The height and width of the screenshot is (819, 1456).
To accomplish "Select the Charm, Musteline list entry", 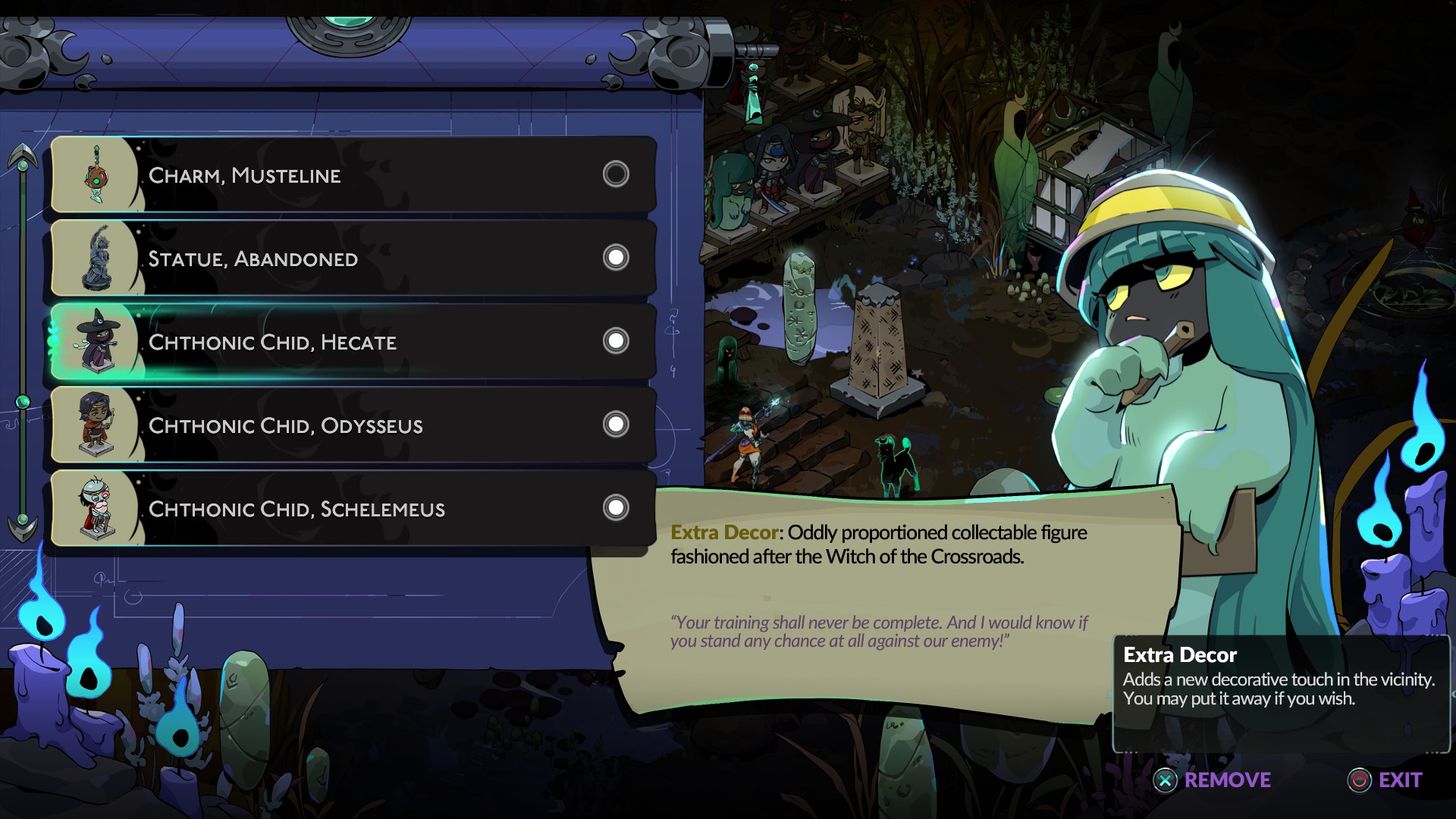I will point(353,175).
